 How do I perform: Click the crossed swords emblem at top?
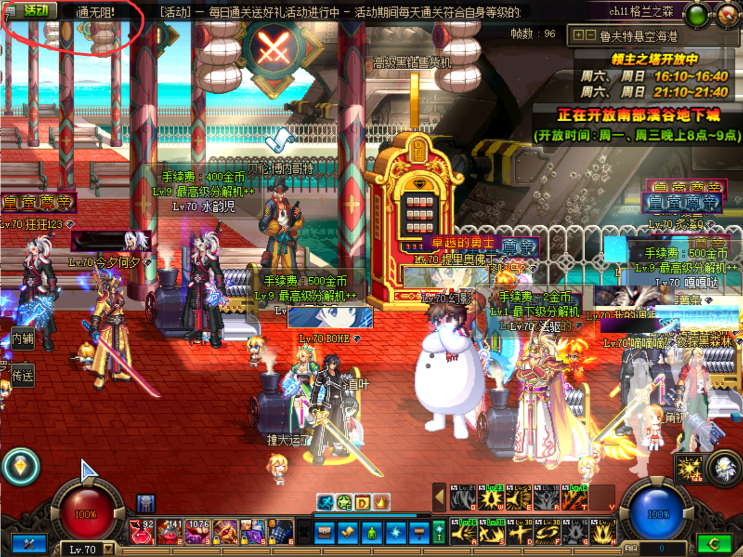[x=272, y=47]
